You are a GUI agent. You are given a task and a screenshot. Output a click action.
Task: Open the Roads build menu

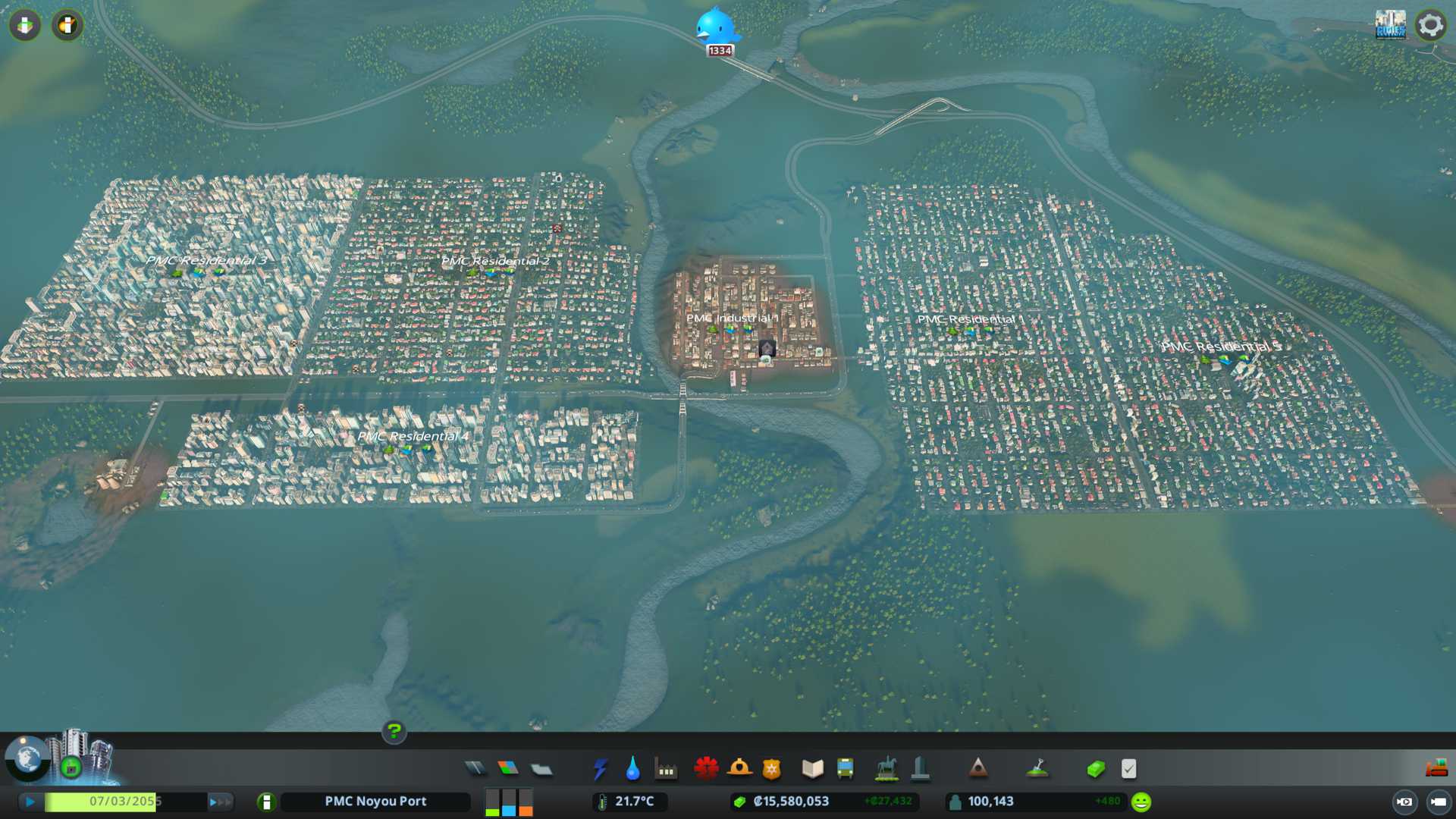[475, 769]
